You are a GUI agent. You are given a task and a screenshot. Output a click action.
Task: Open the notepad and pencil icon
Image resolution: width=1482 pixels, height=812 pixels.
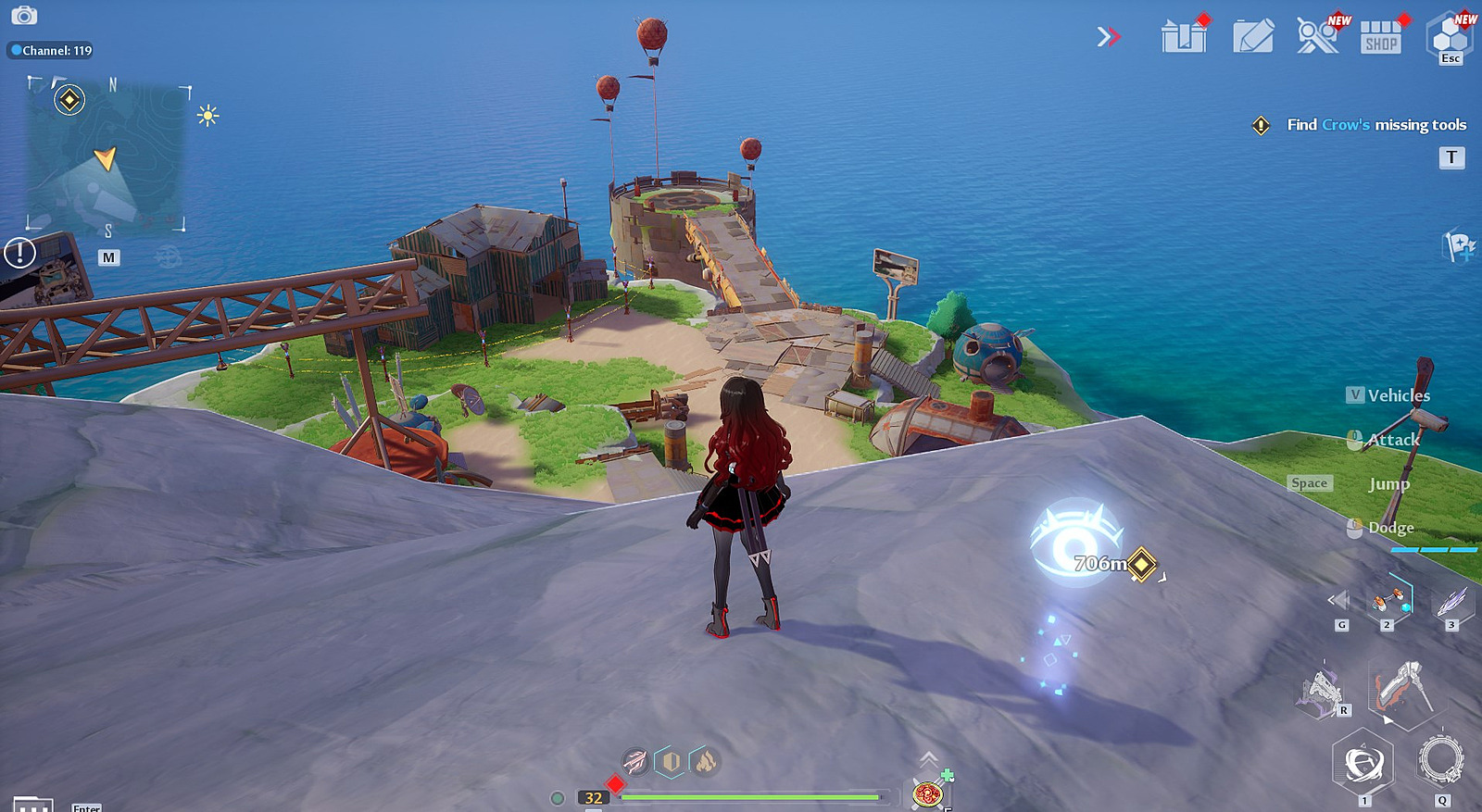pyautogui.click(x=1253, y=37)
